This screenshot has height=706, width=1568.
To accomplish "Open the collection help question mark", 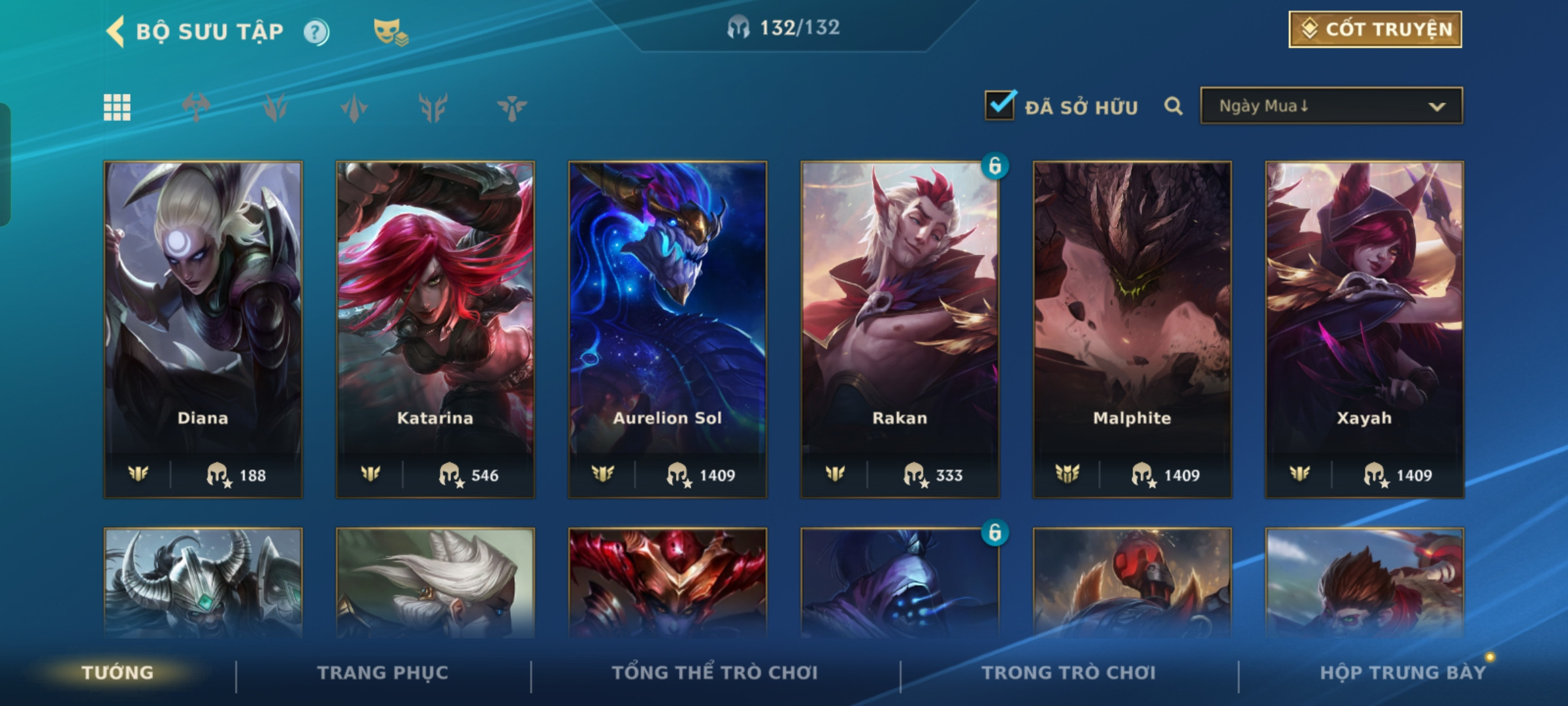I will point(316,32).
